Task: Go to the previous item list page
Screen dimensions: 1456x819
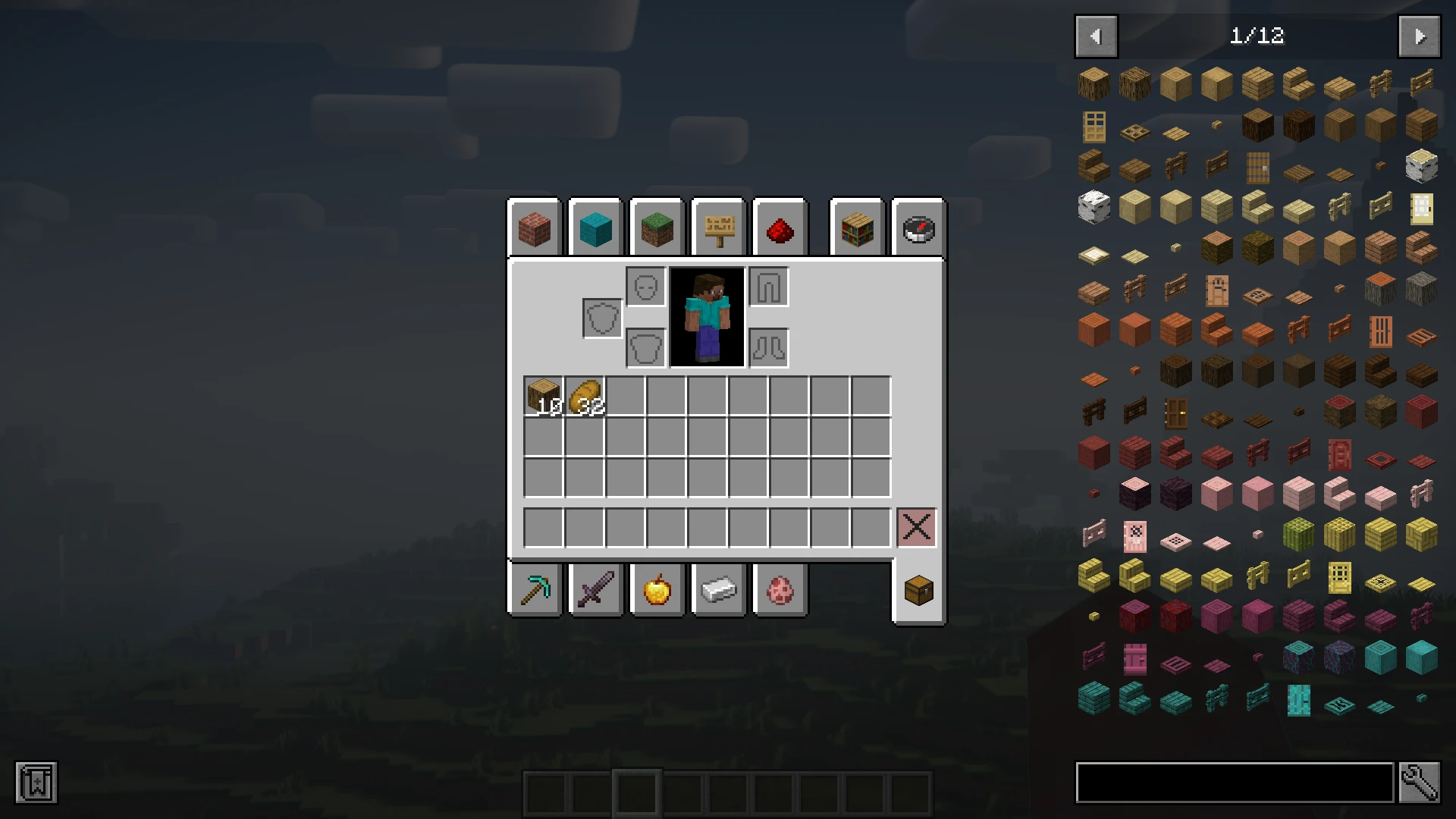Action: pos(1096,36)
